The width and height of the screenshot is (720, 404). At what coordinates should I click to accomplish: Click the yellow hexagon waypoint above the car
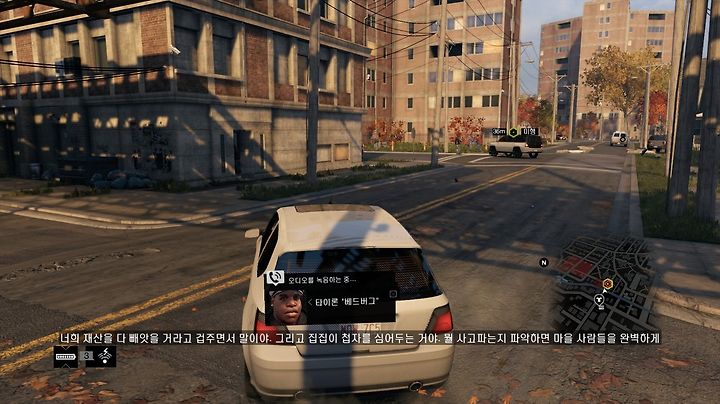click(513, 132)
